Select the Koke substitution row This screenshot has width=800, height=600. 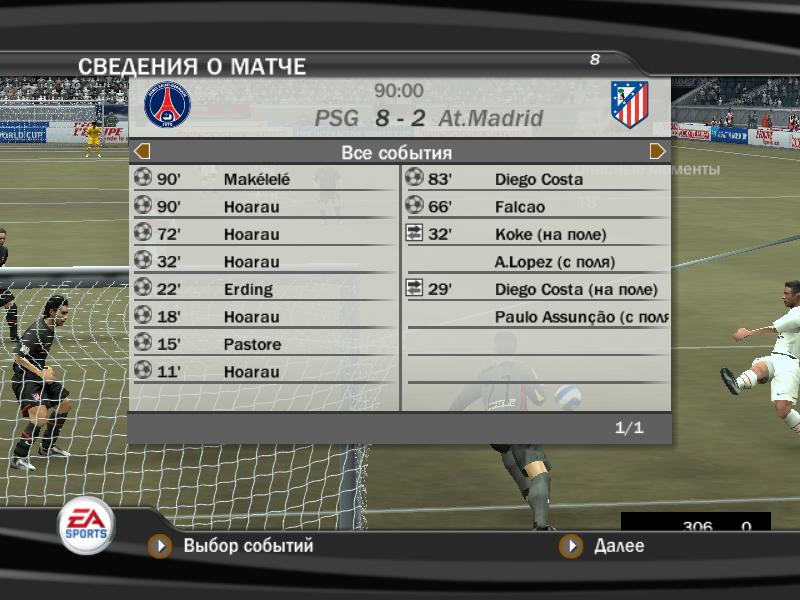536,235
